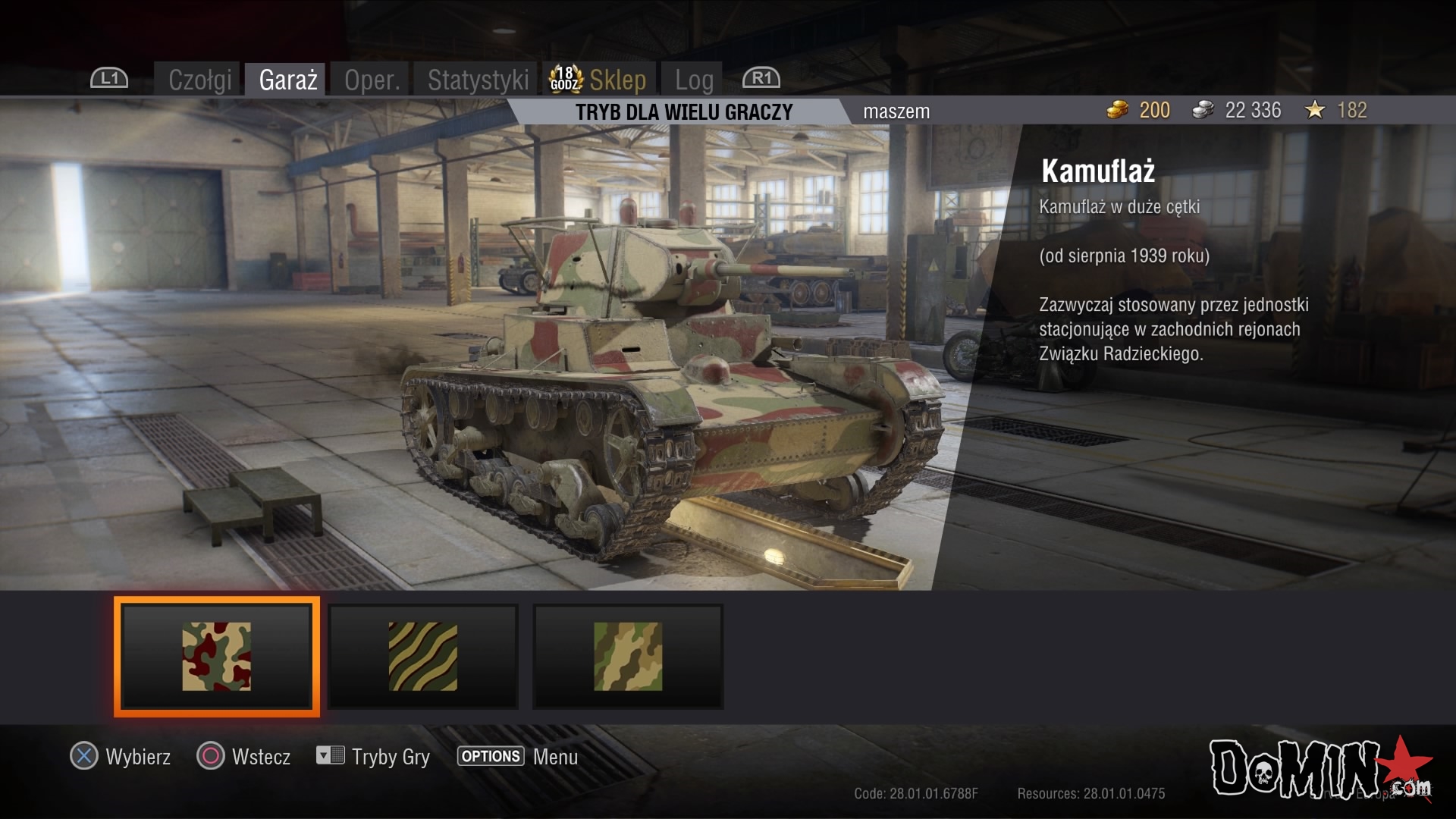
Task: Switch to the Log tab
Action: click(x=694, y=80)
